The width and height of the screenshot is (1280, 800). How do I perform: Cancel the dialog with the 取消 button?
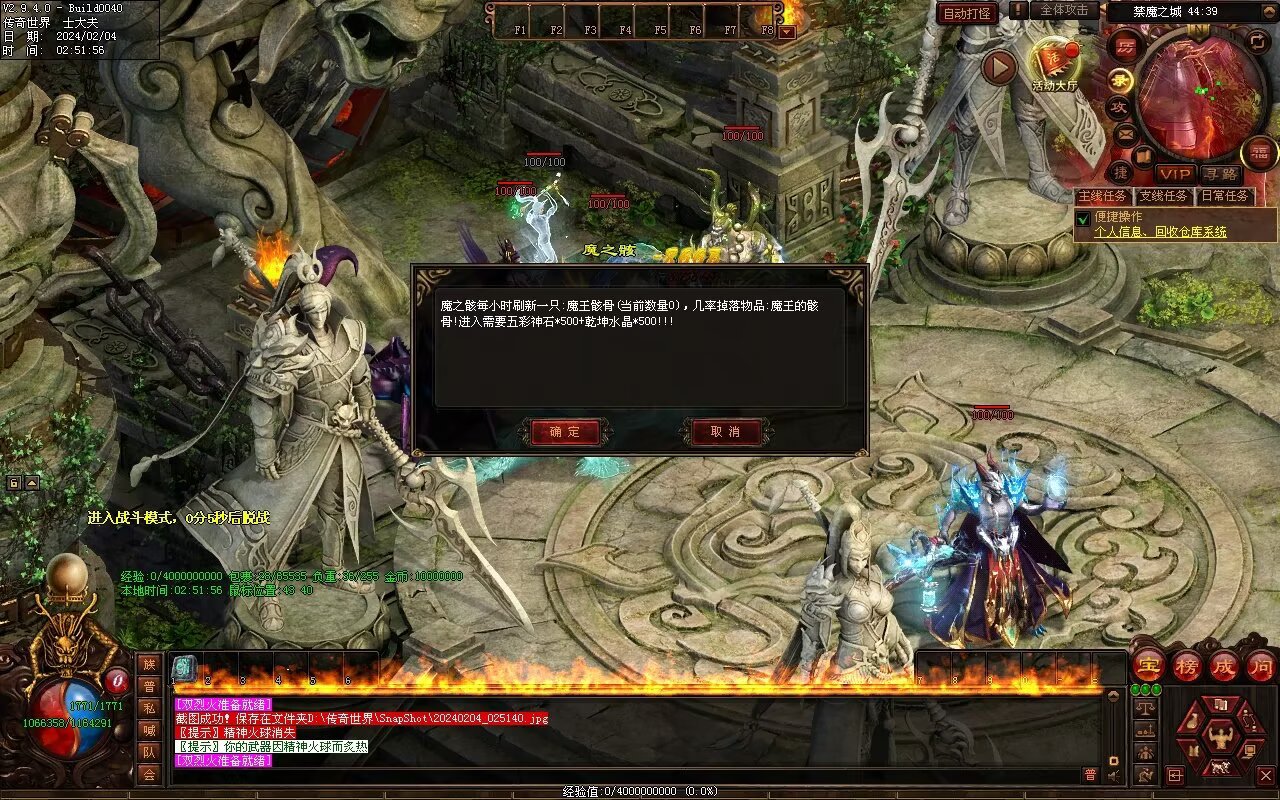click(x=725, y=432)
